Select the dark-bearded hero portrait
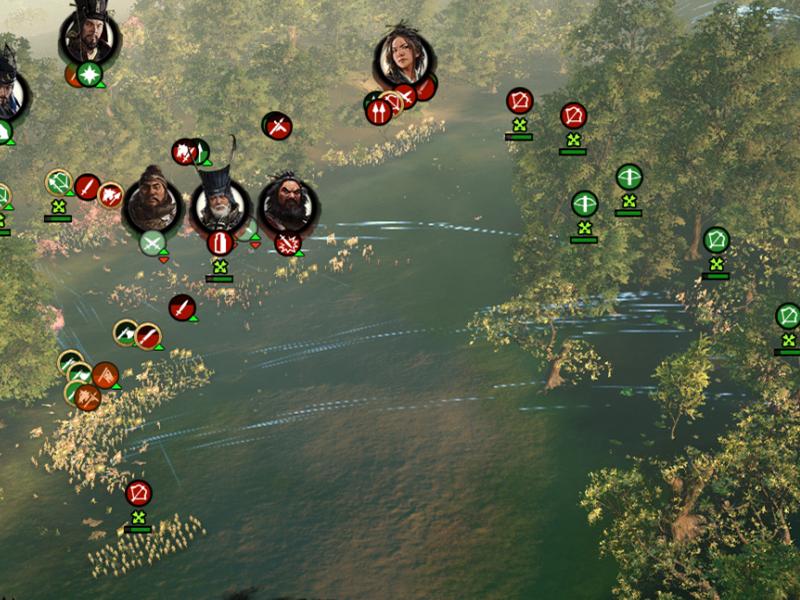Viewport: 800px width, 600px height. [288, 204]
